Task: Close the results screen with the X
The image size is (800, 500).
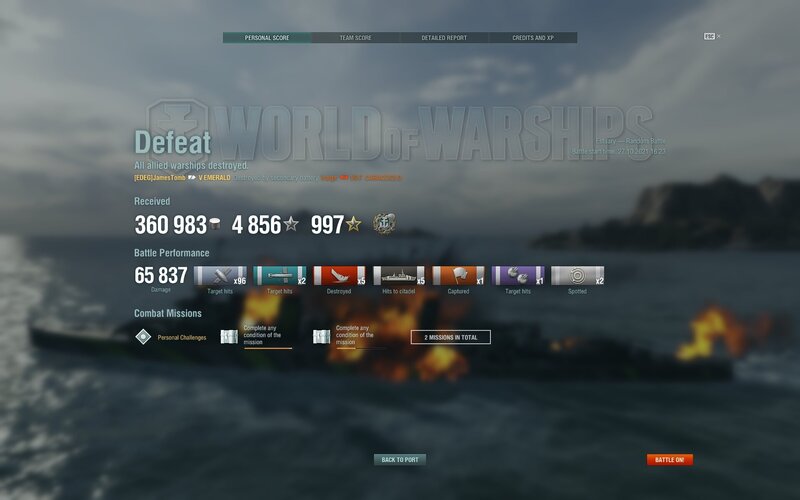Action: [718, 36]
